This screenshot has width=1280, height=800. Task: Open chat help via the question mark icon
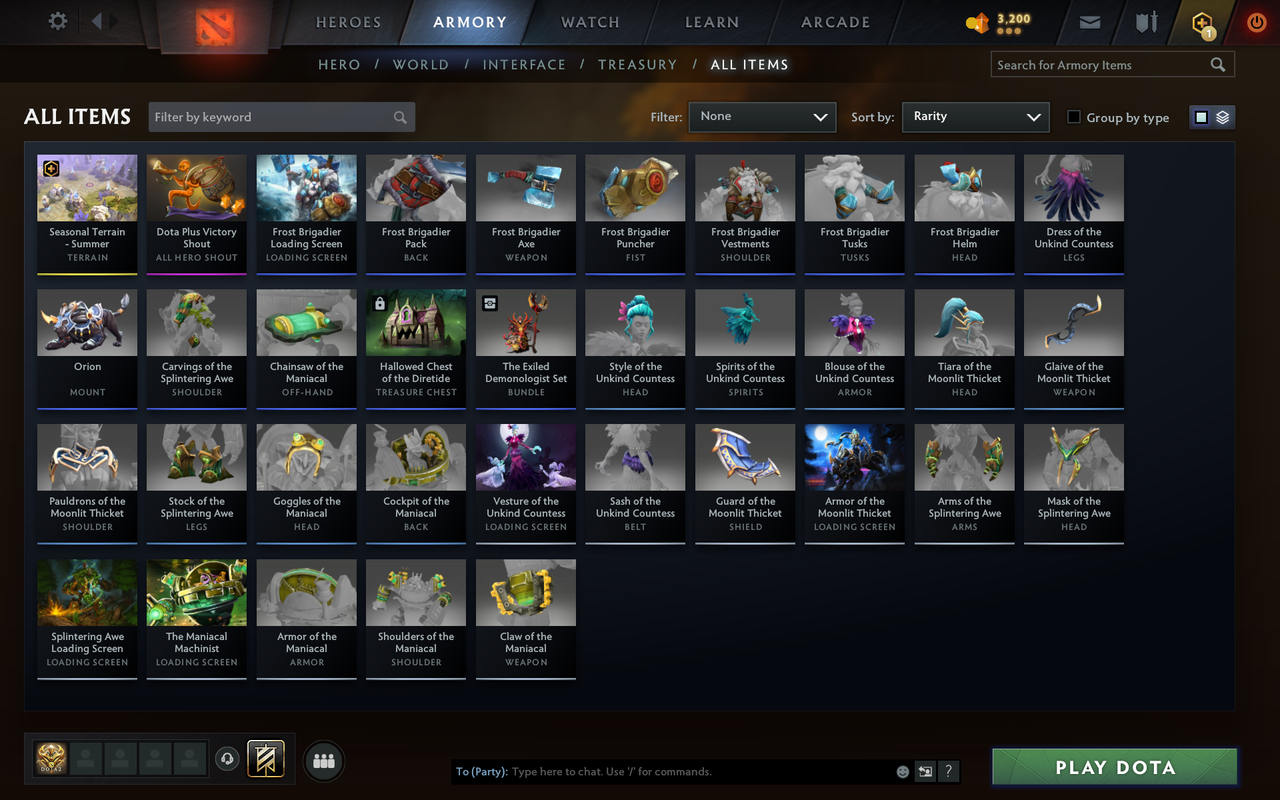[x=948, y=771]
